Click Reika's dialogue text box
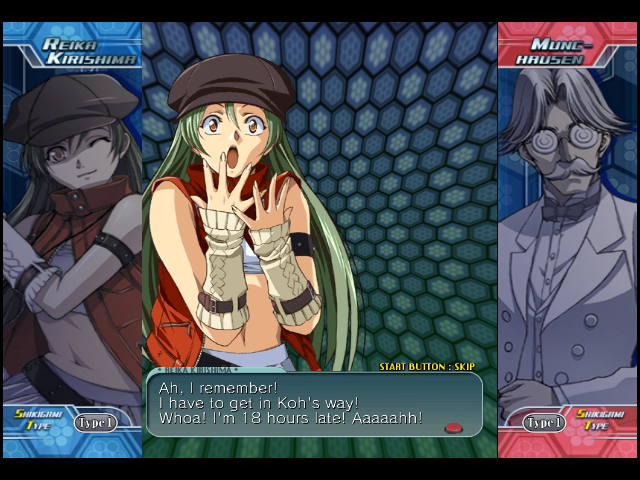This screenshot has height=480, width=640. (314, 404)
